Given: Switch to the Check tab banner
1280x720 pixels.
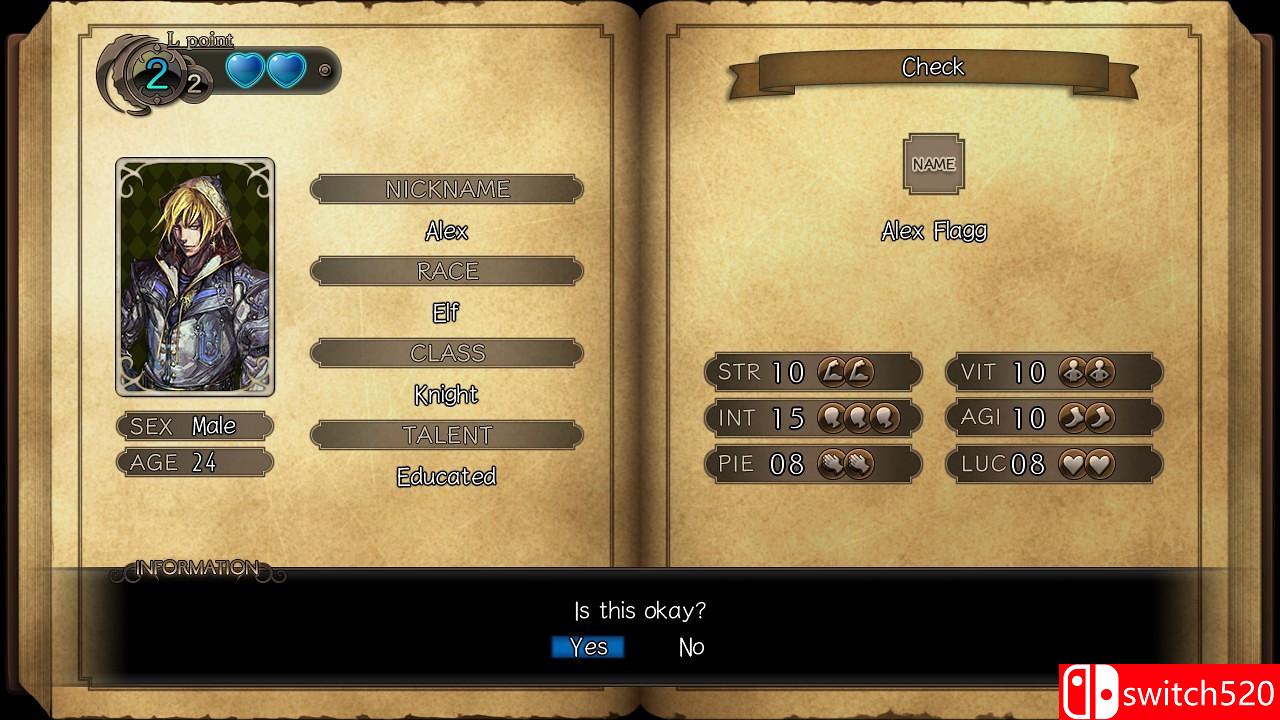Looking at the screenshot, I should (933, 67).
